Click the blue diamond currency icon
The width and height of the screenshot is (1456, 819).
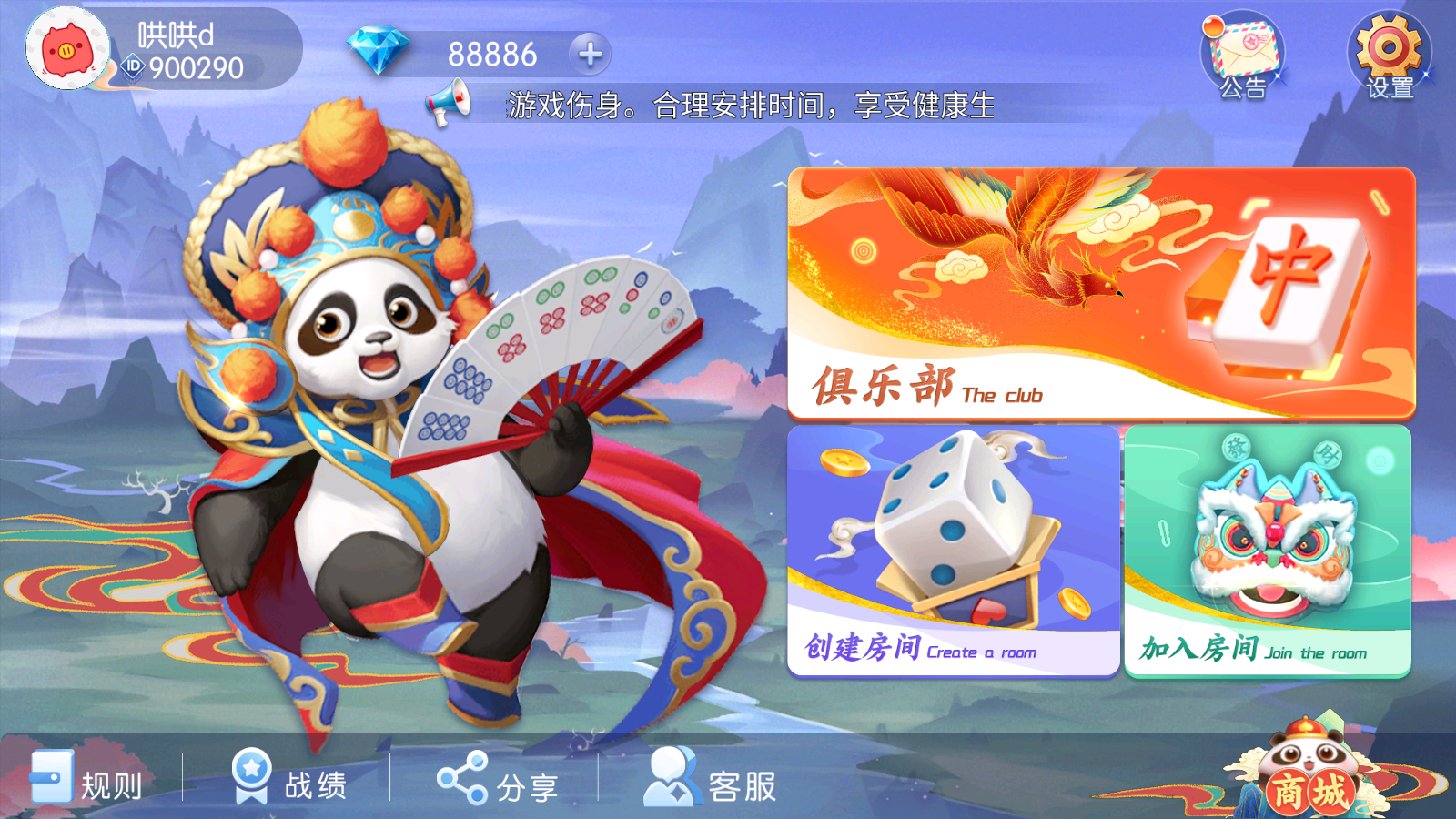point(379,50)
